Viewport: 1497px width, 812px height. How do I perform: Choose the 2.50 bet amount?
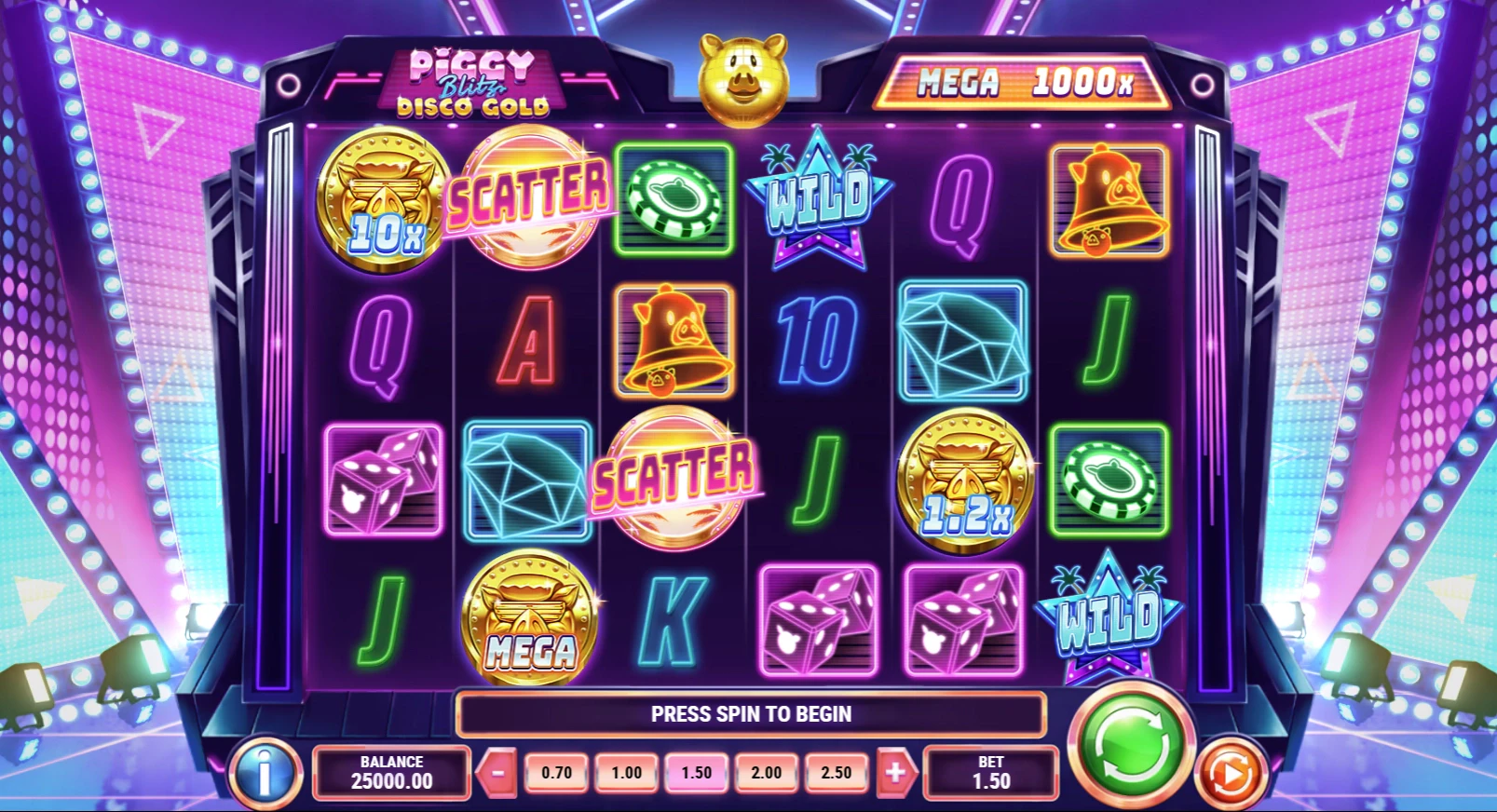pos(835,771)
